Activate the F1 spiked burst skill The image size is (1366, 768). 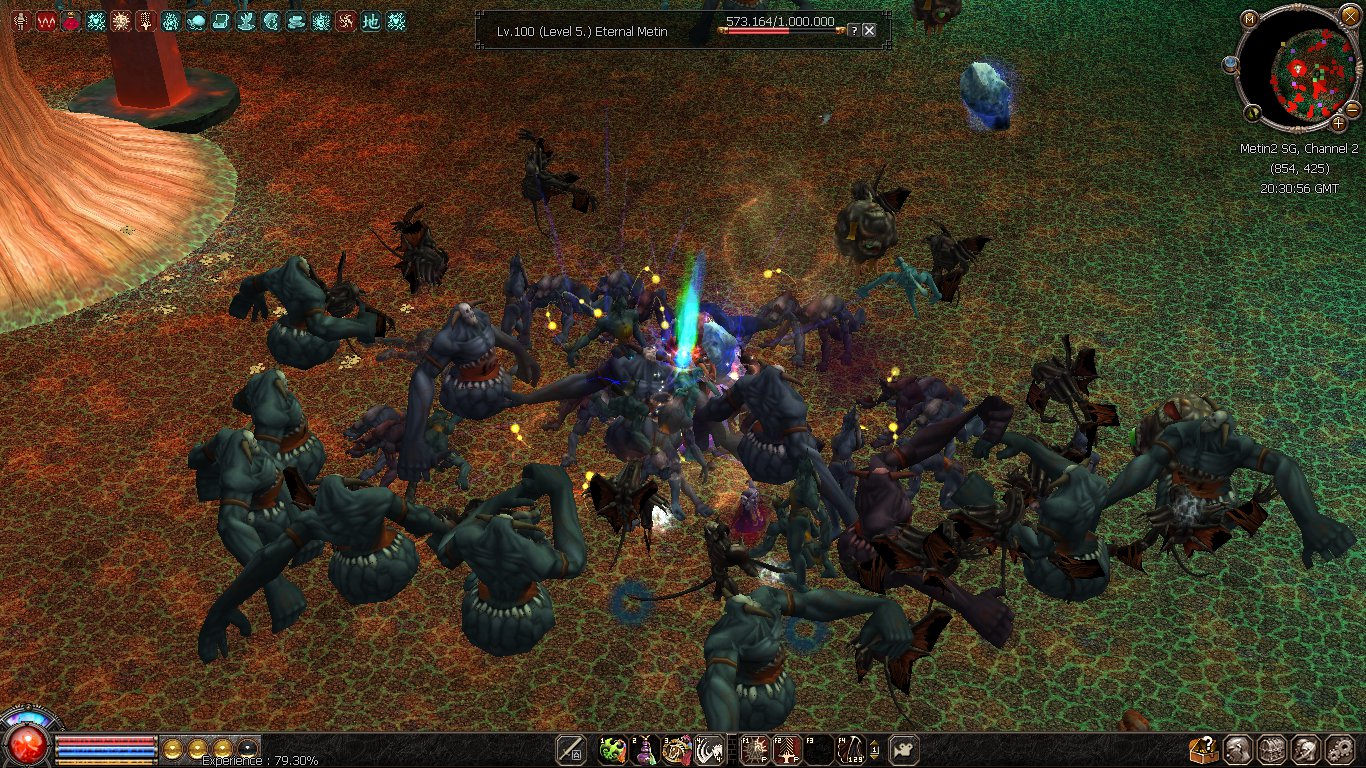coord(754,750)
